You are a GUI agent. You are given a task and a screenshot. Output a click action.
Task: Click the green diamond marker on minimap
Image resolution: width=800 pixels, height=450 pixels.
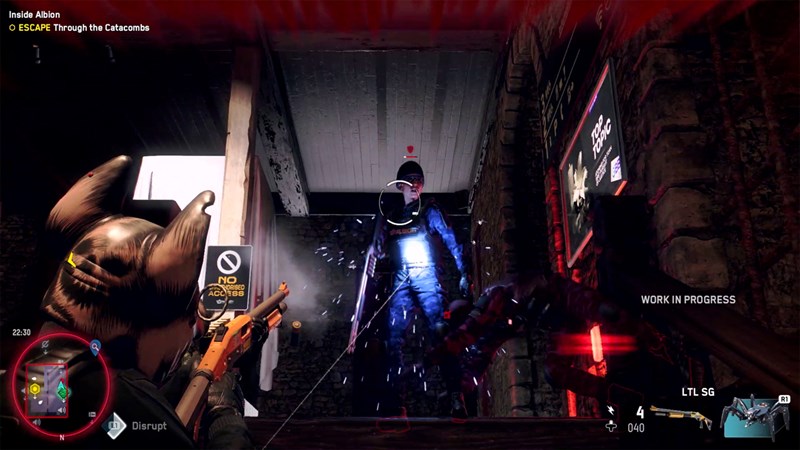coord(61,390)
